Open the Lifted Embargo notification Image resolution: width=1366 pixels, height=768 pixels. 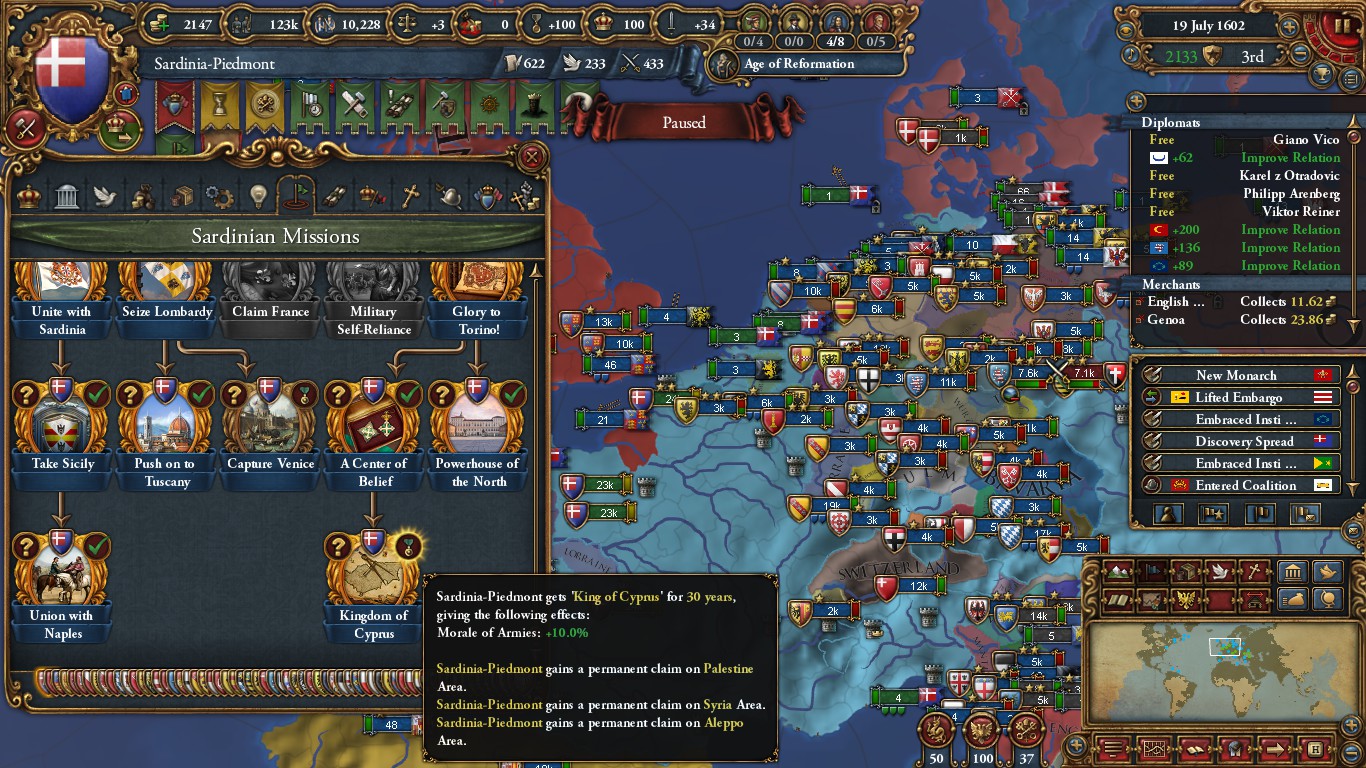(x=1236, y=397)
